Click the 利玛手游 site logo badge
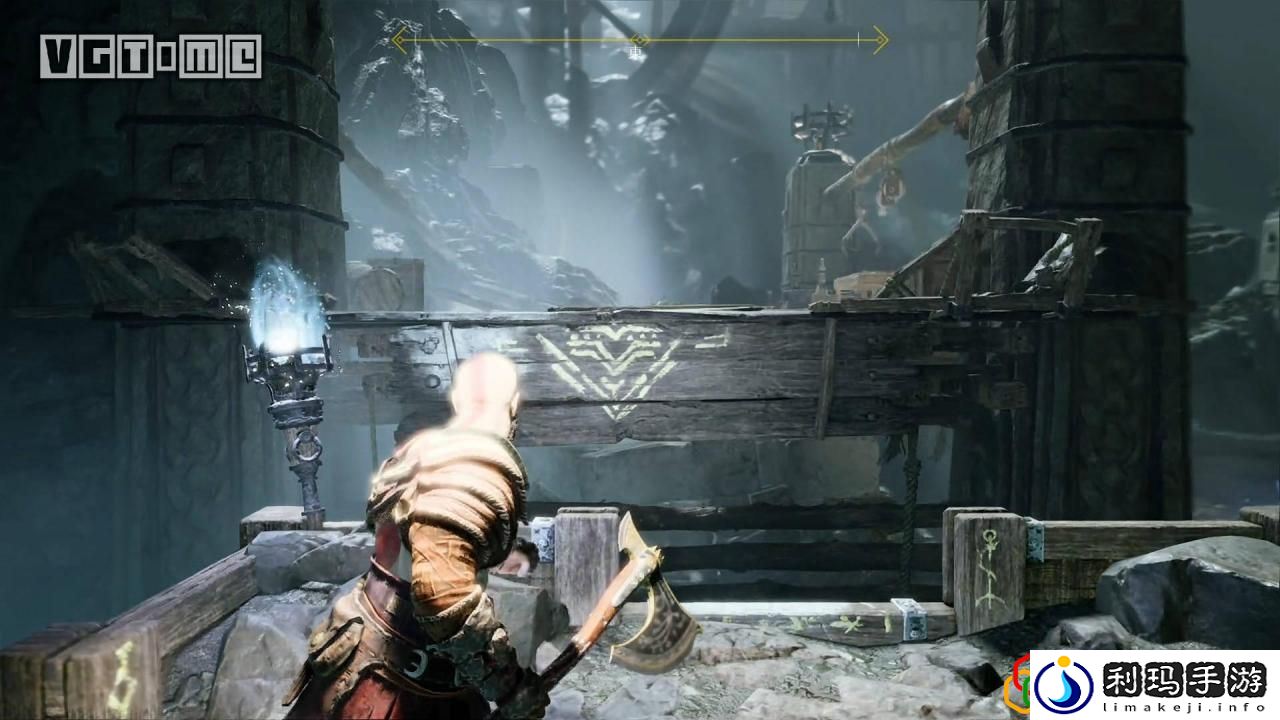Image resolution: width=1280 pixels, height=720 pixels. click(x=1154, y=685)
